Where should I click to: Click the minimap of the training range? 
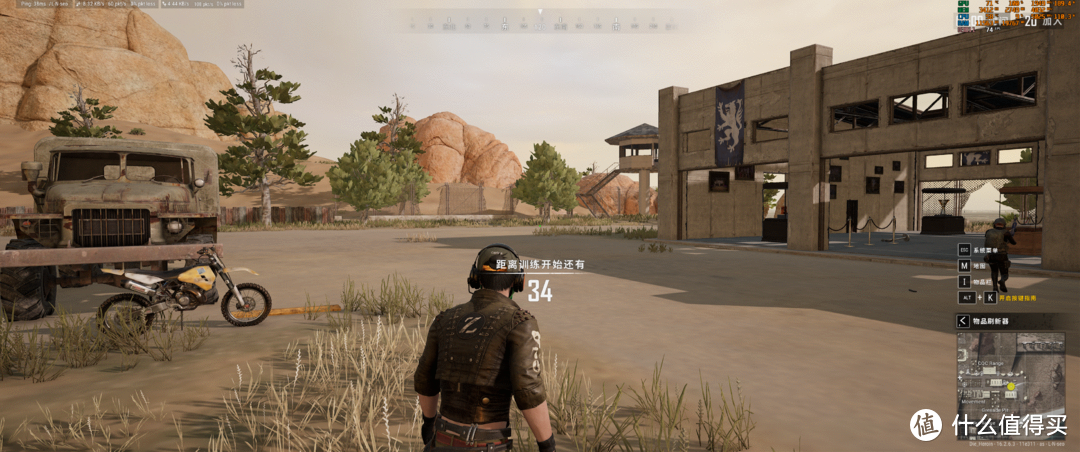coord(1011,371)
